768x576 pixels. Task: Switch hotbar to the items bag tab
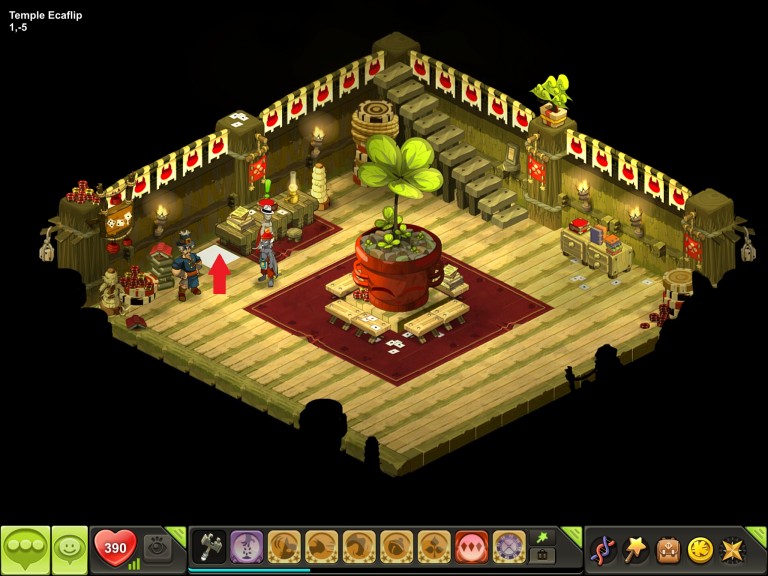pyautogui.click(x=543, y=555)
